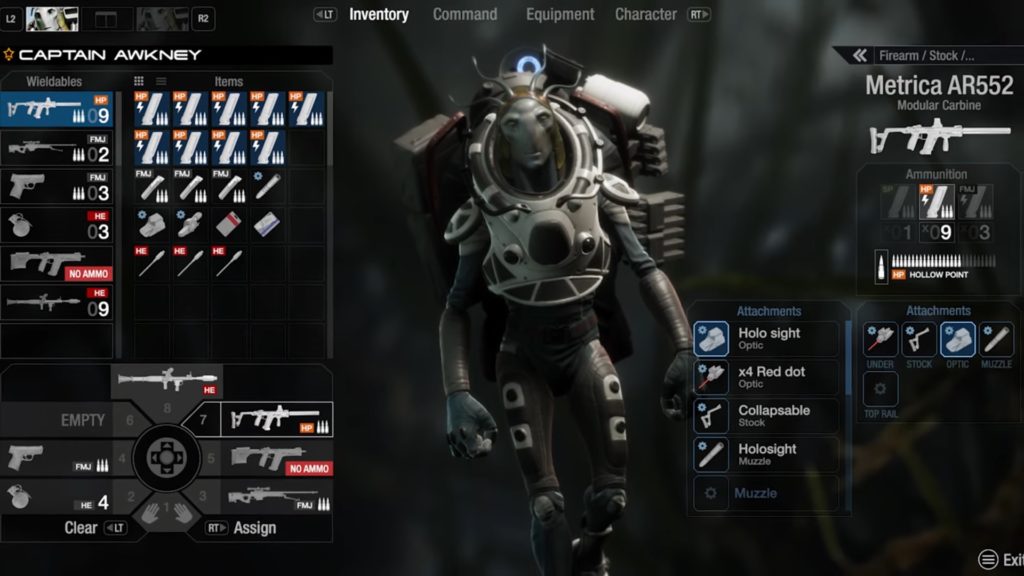Open the Equipment tab

pyautogui.click(x=560, y=14)
